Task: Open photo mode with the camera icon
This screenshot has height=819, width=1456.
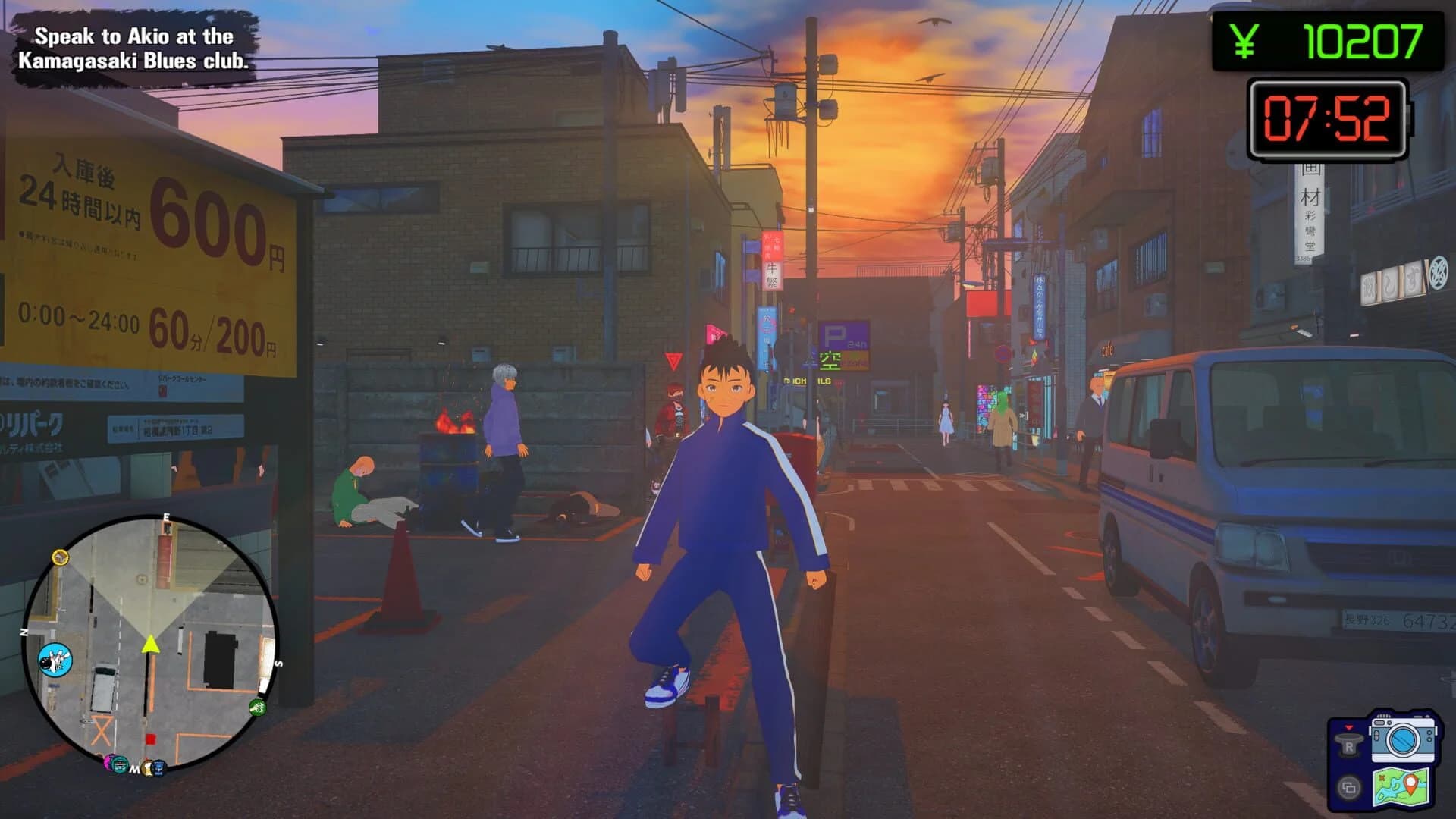Action: 1403,740
